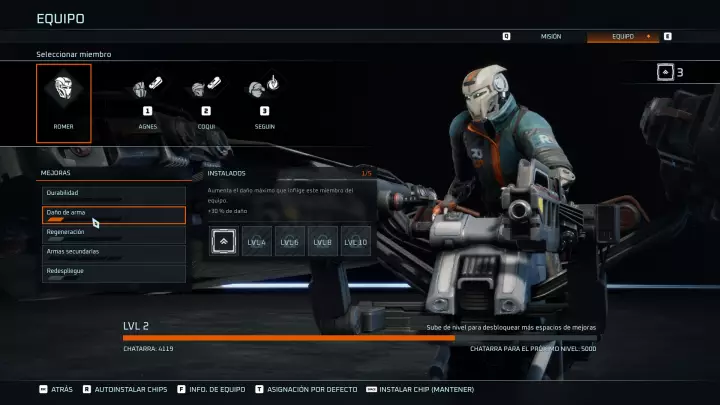The image size is (720, 405).
Task: Click the installed chip slot with chevron icon
Action: (x=225, y=241)
